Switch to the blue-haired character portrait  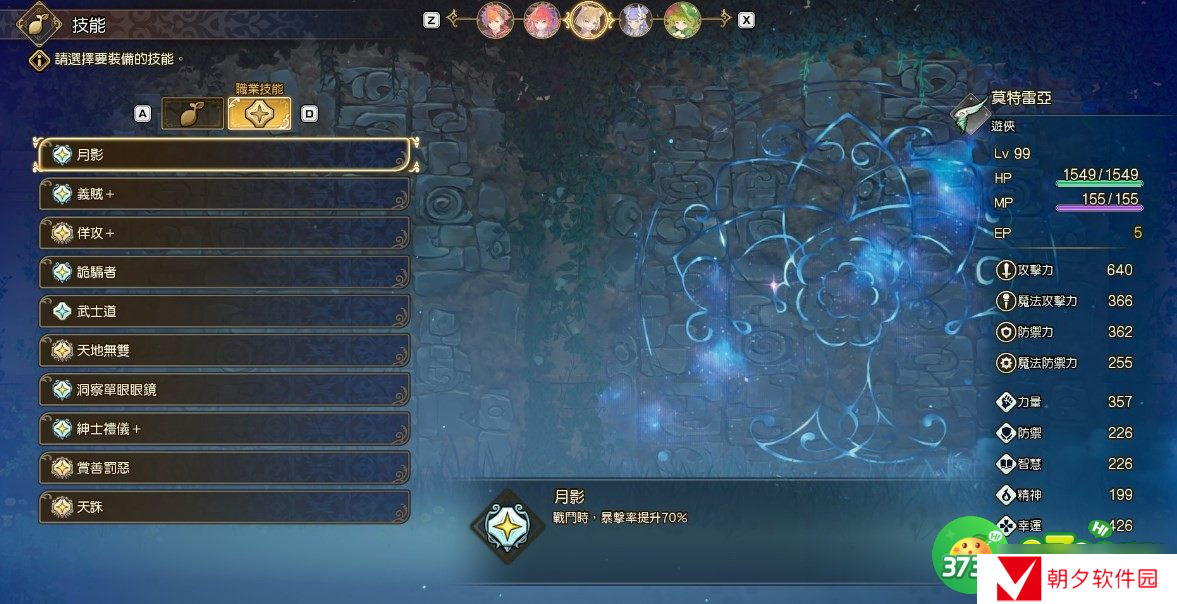636,19
